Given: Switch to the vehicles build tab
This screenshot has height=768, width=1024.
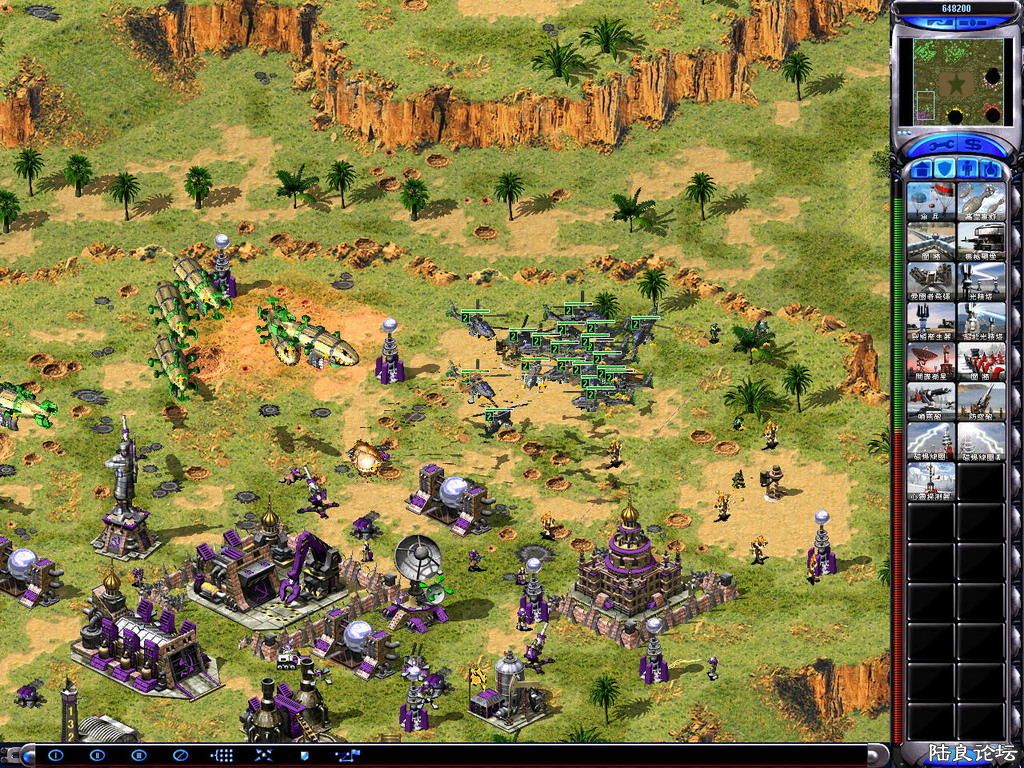Looking at the screenshot, I should (x=991, y=168).
